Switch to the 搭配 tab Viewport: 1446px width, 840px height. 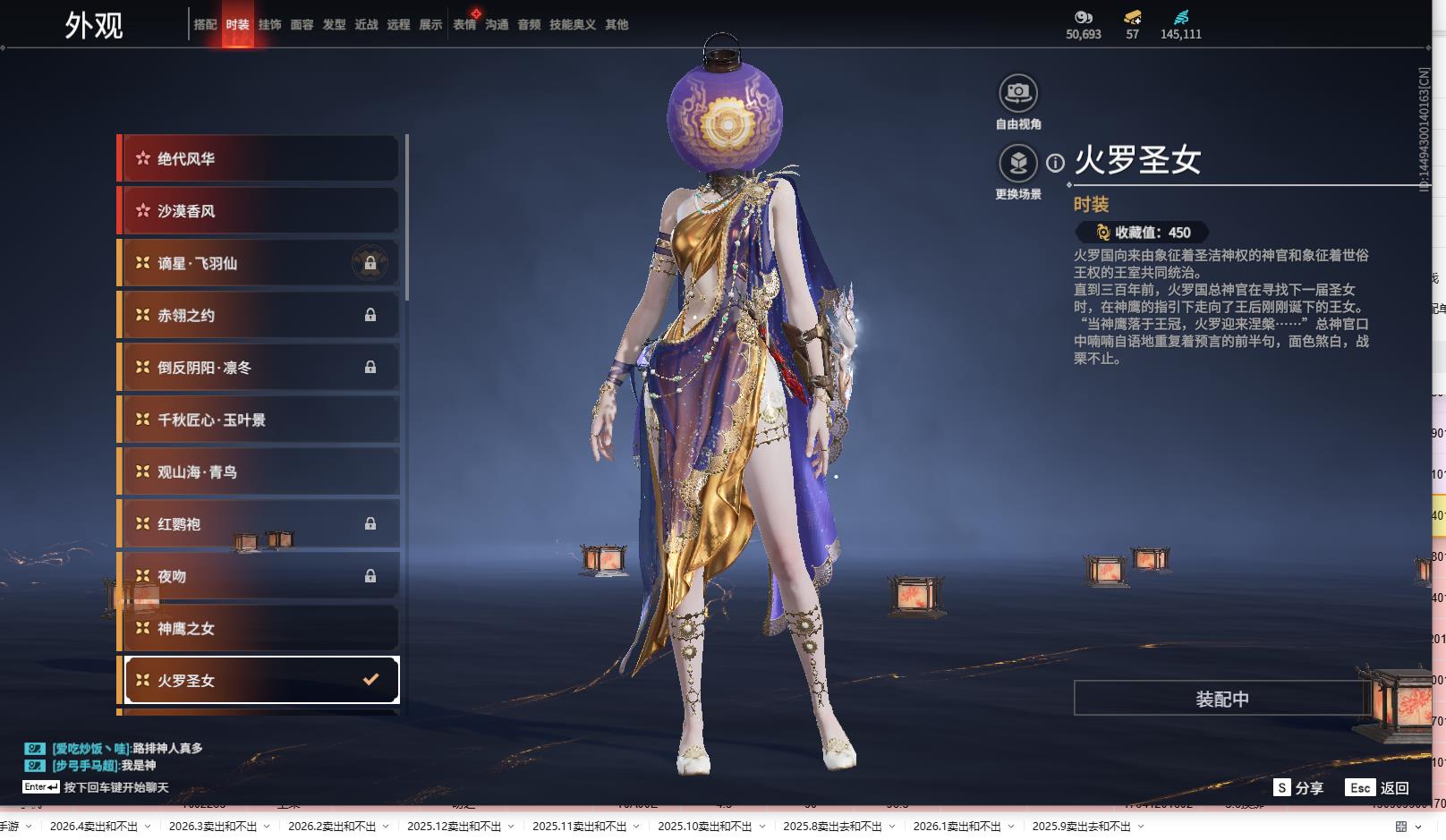coord(205,25)
